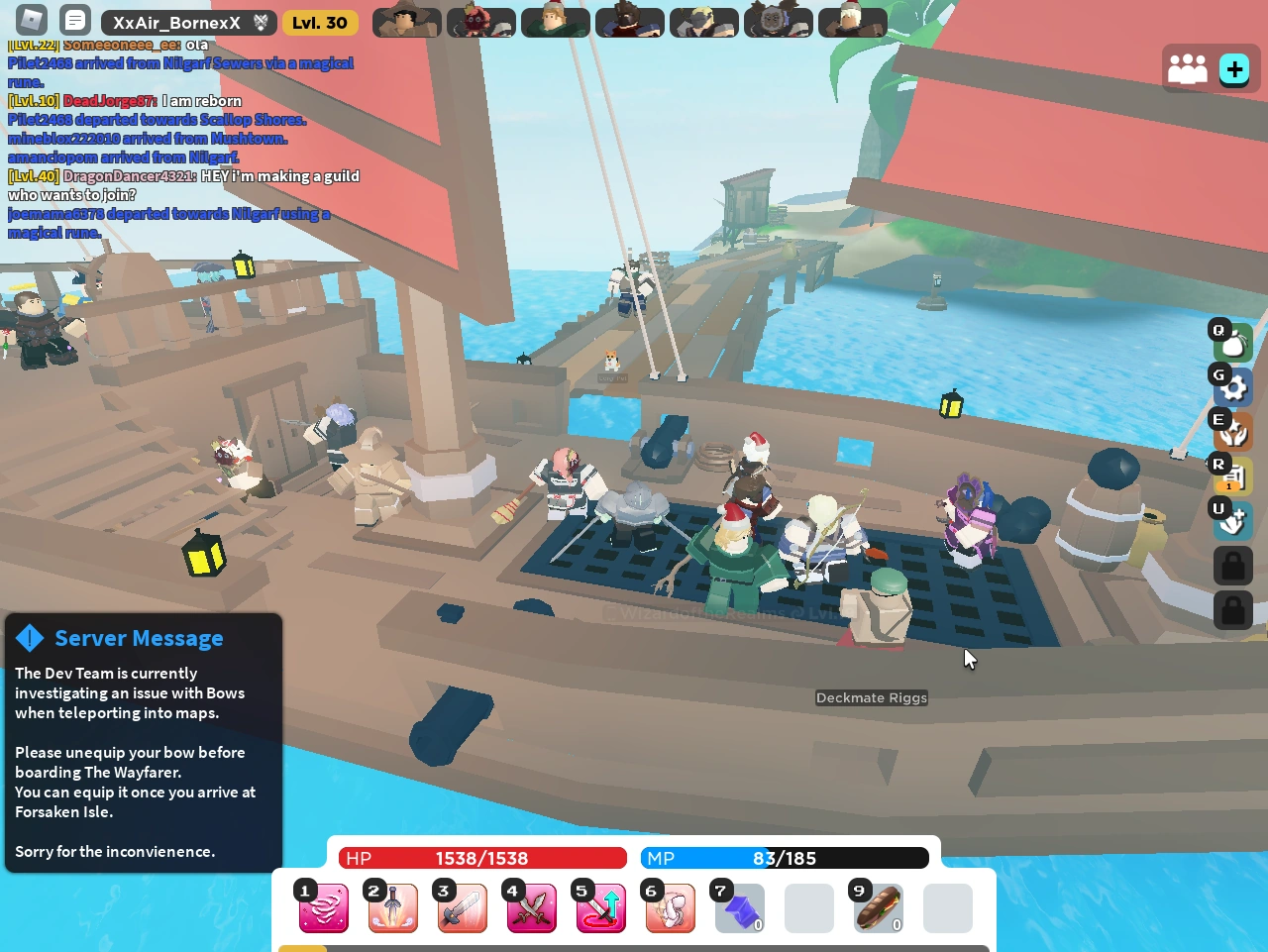Select the fist skill in slot 6
The width and height of the screenshot is (1268, 952).
click(x=670, y=908)
